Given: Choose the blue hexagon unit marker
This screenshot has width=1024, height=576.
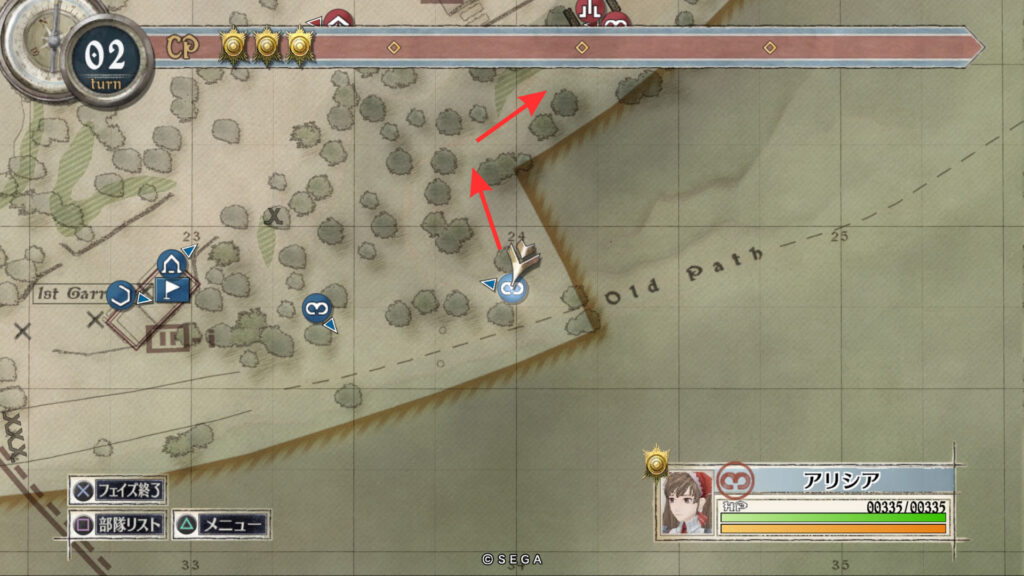Looking at the screenshot, I should pyautogui.click(x=122, y=294).
